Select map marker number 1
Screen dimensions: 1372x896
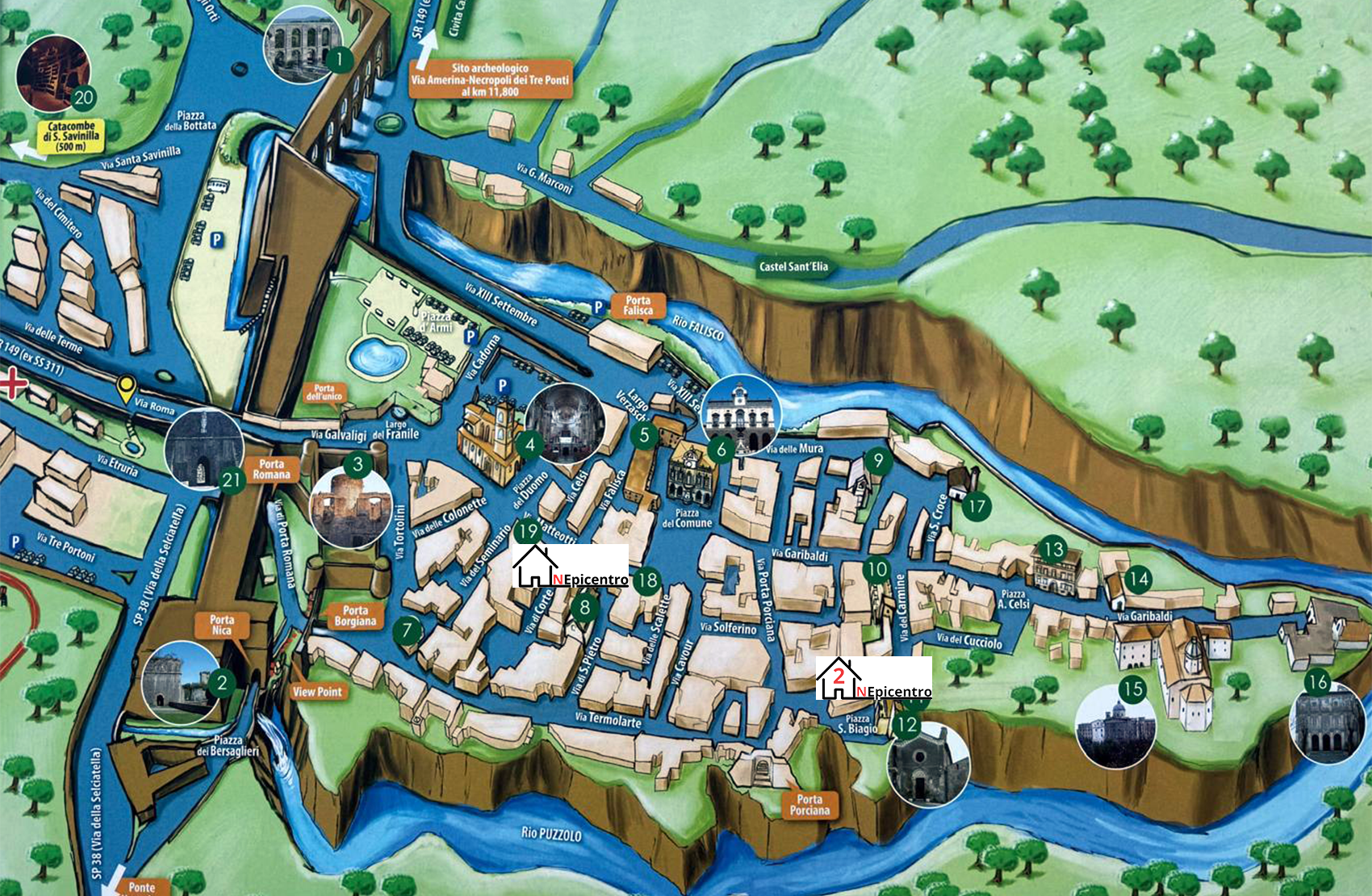point(340,59)
